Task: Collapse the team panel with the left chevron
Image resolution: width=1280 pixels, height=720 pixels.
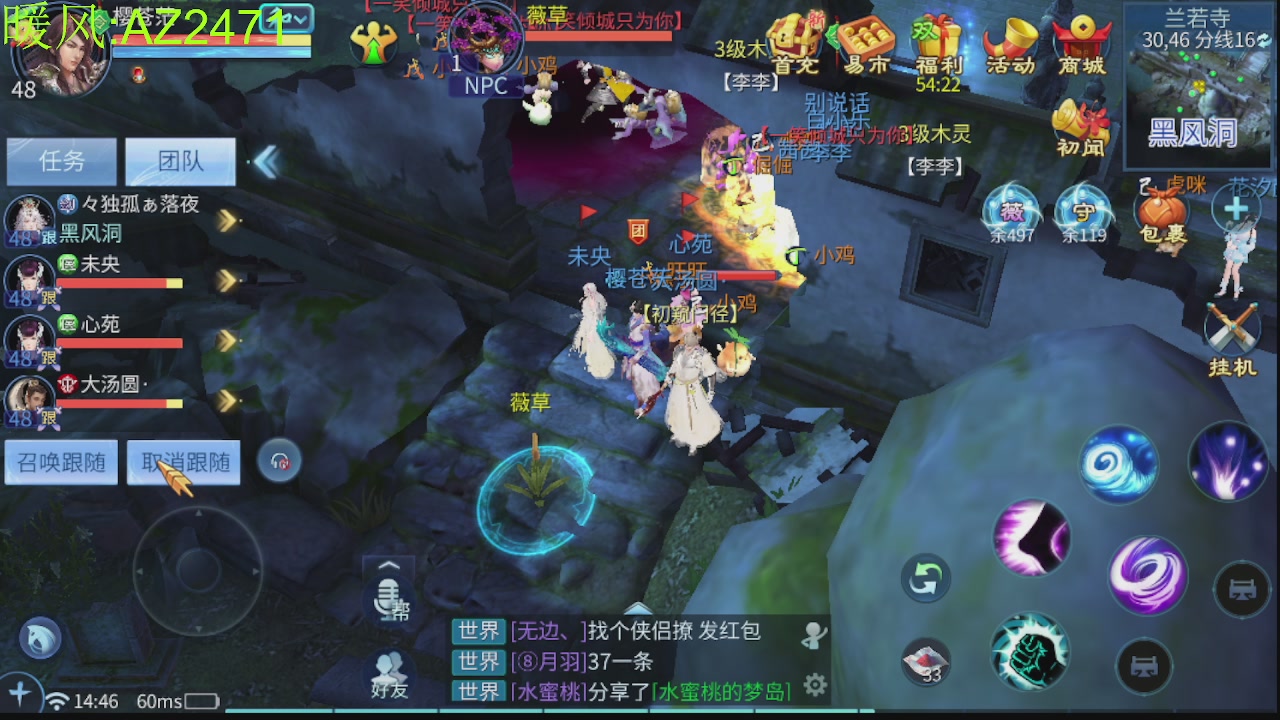Action: pyautogui.click(x=266, y=158)
